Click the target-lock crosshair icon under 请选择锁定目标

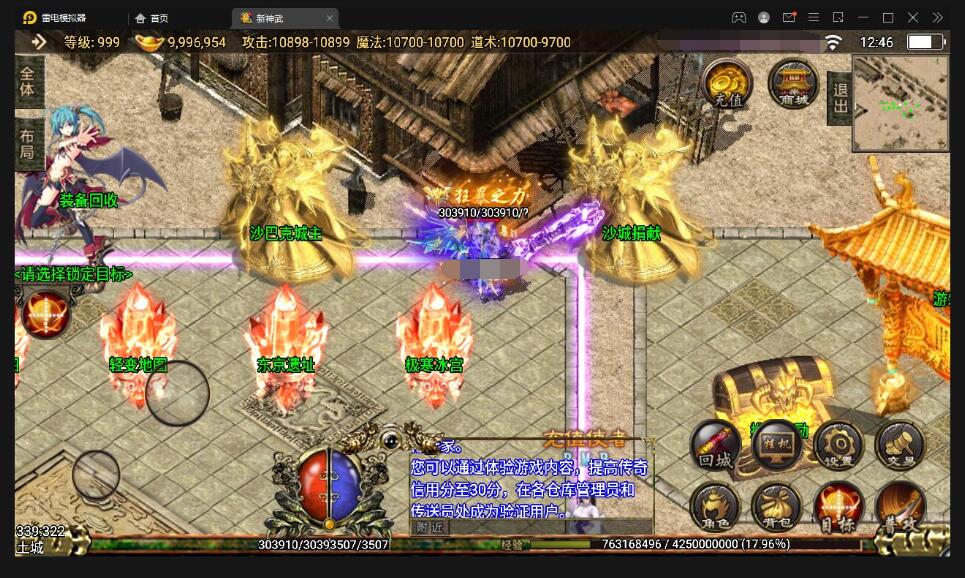[45, 312]
